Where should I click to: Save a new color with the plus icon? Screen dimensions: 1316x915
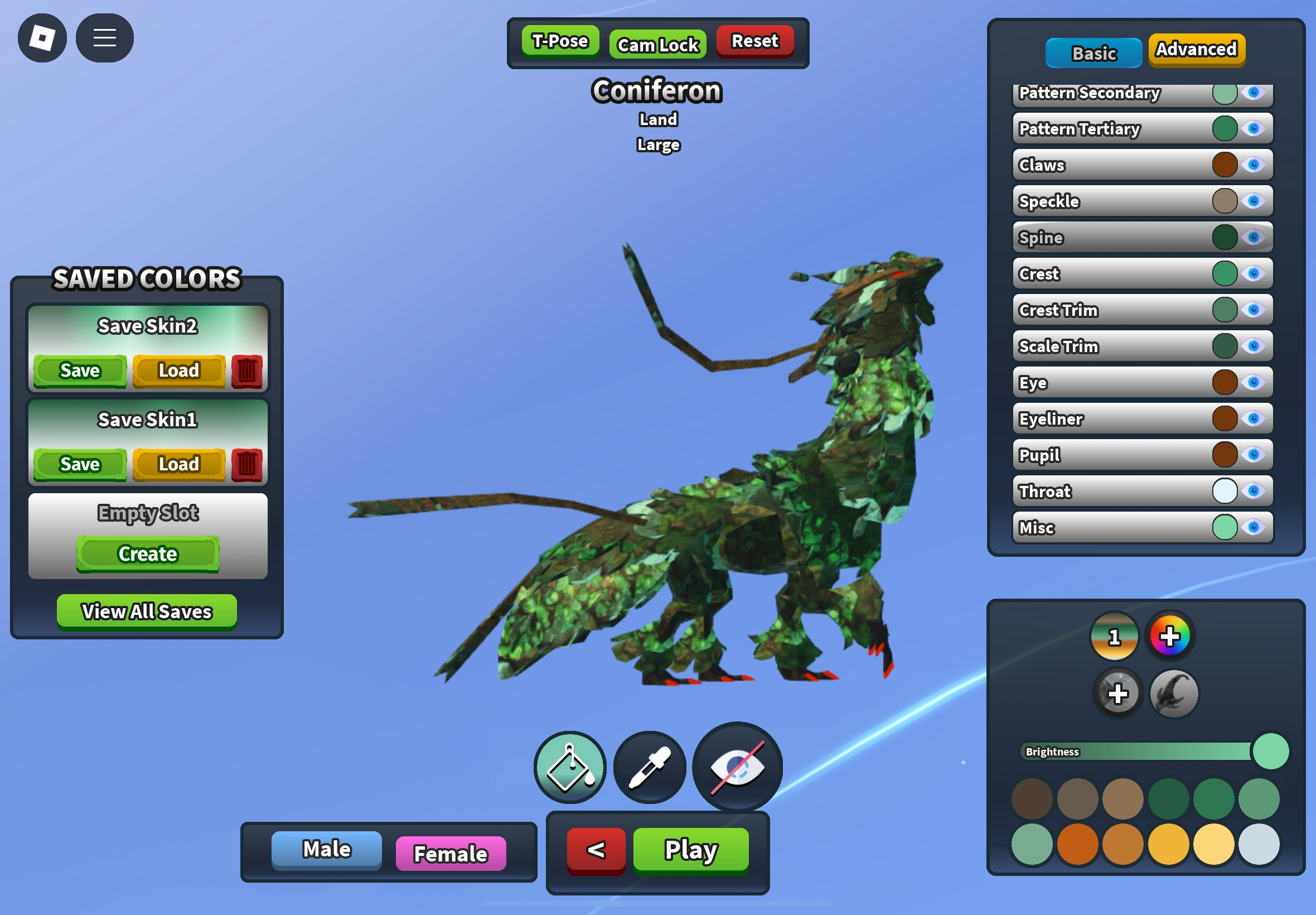(1117, 693)
